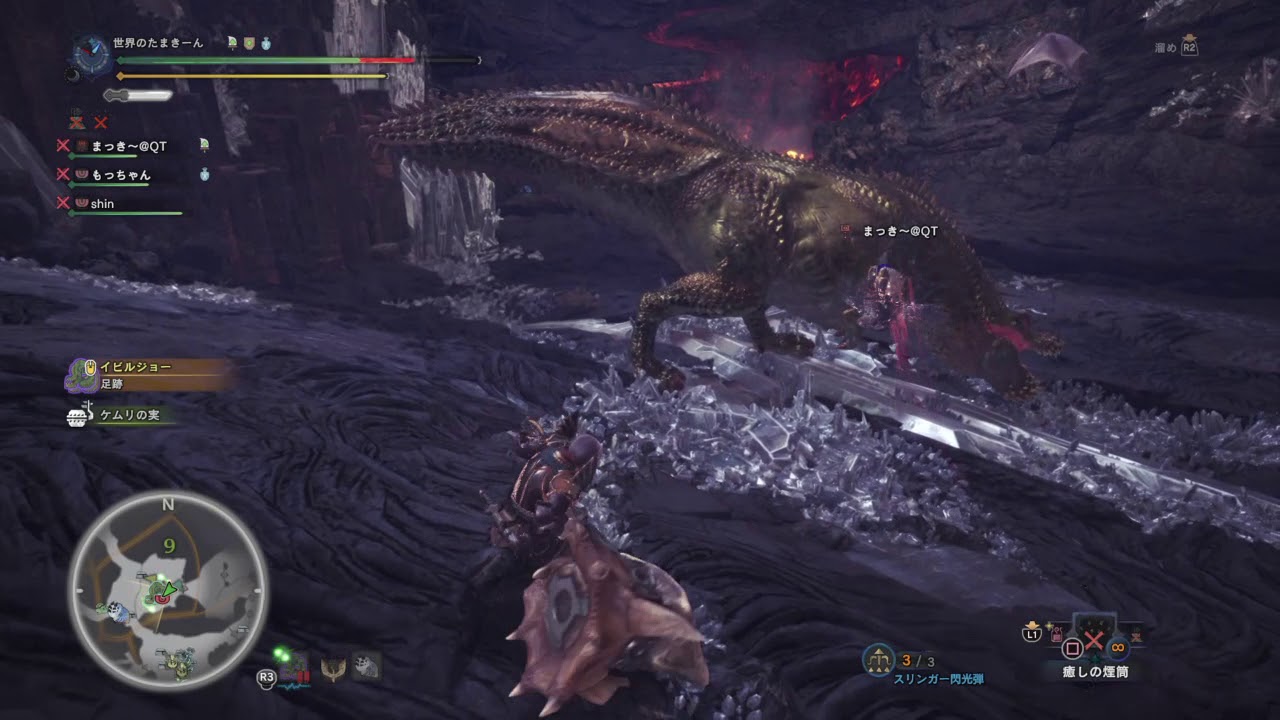1280x720 pixels.
Task: Click zone number 9 on the minimap
Action: (170, 545)
